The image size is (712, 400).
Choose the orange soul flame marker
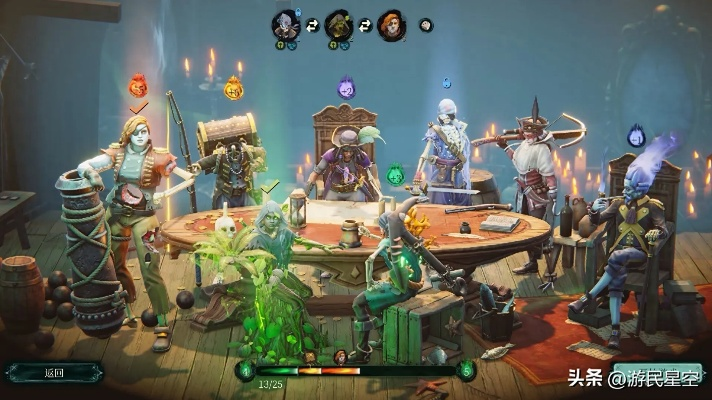click(x=234, y=88)
